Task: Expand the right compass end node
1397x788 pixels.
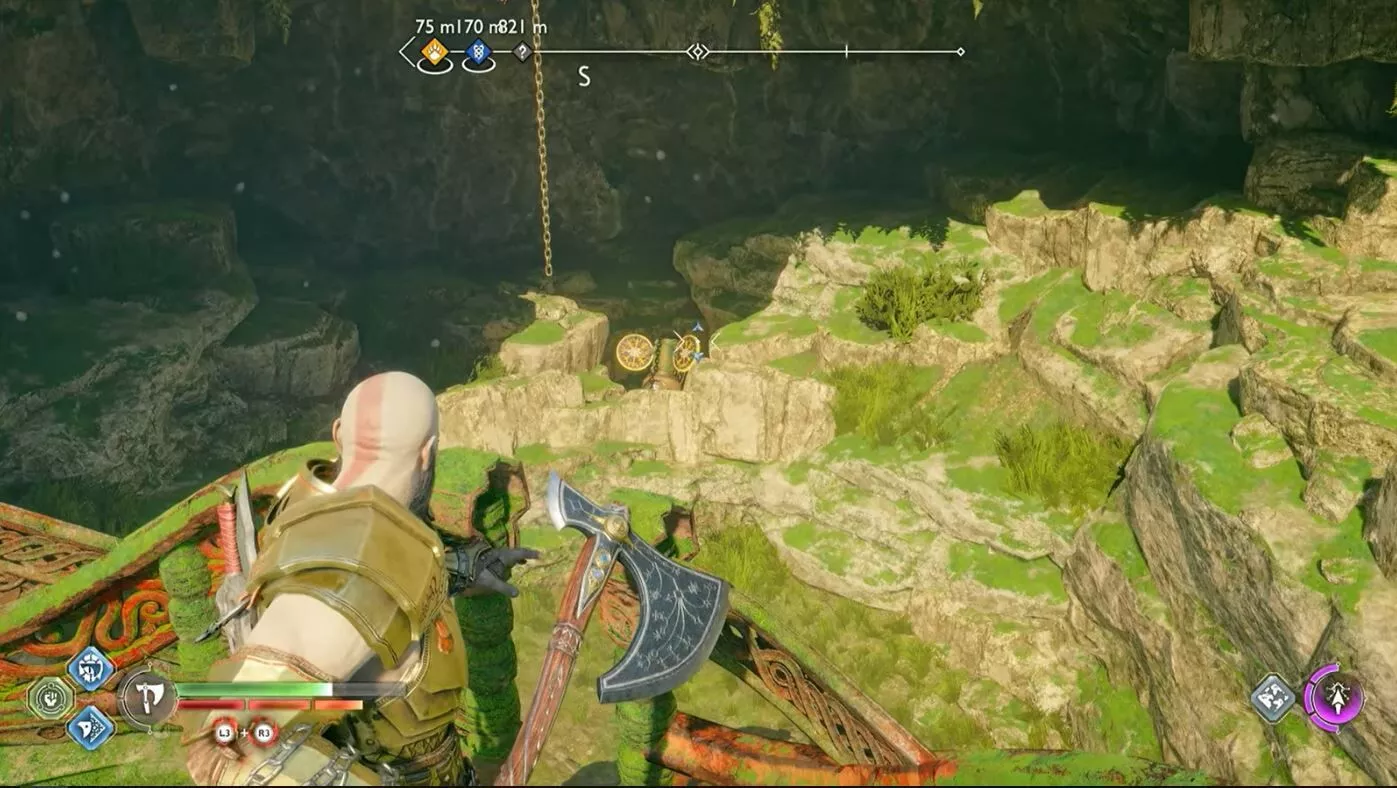Action: (961, 50)
